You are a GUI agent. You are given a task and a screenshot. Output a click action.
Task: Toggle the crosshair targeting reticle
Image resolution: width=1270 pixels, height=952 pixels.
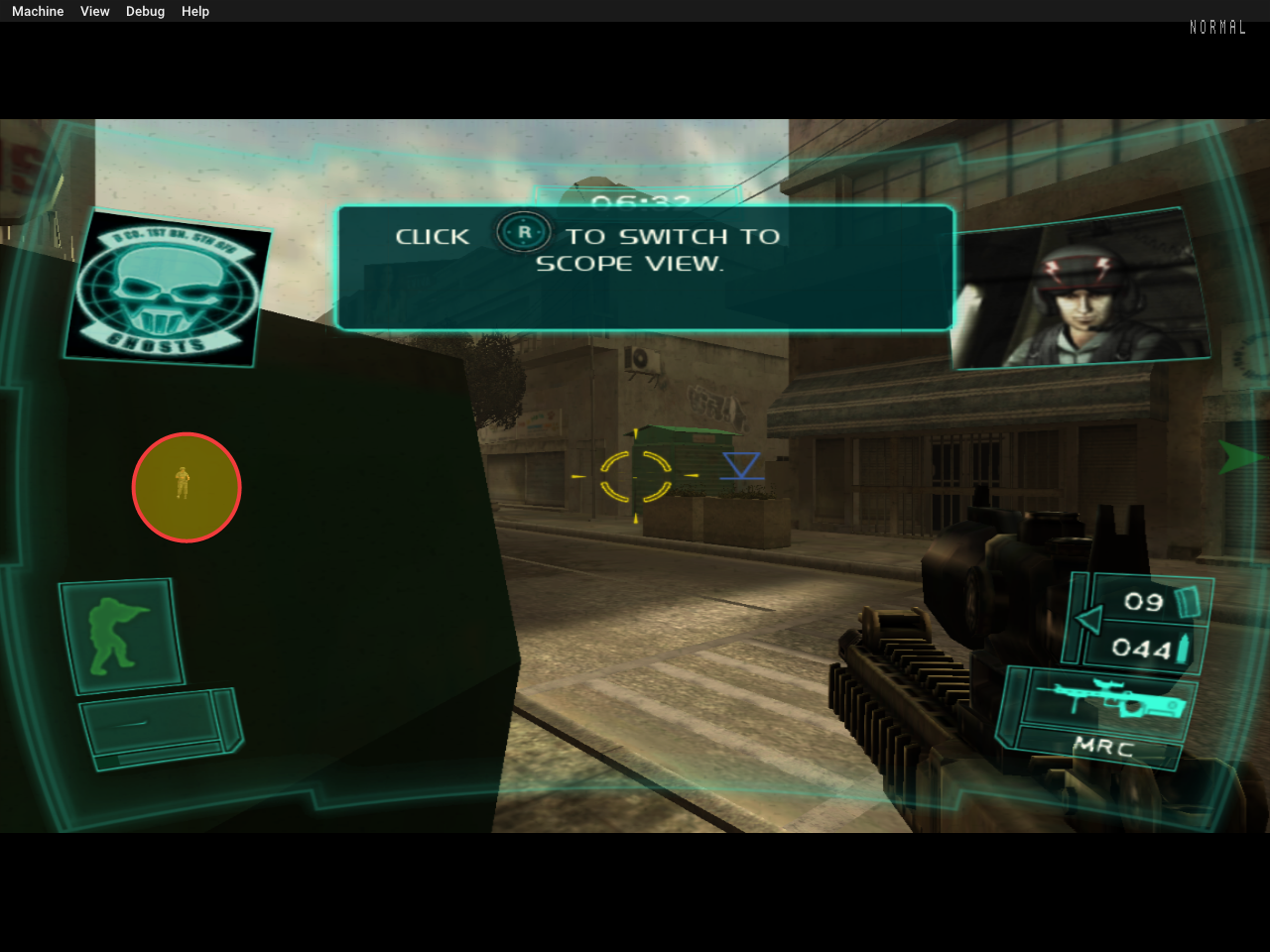click(x=635, y=477)
